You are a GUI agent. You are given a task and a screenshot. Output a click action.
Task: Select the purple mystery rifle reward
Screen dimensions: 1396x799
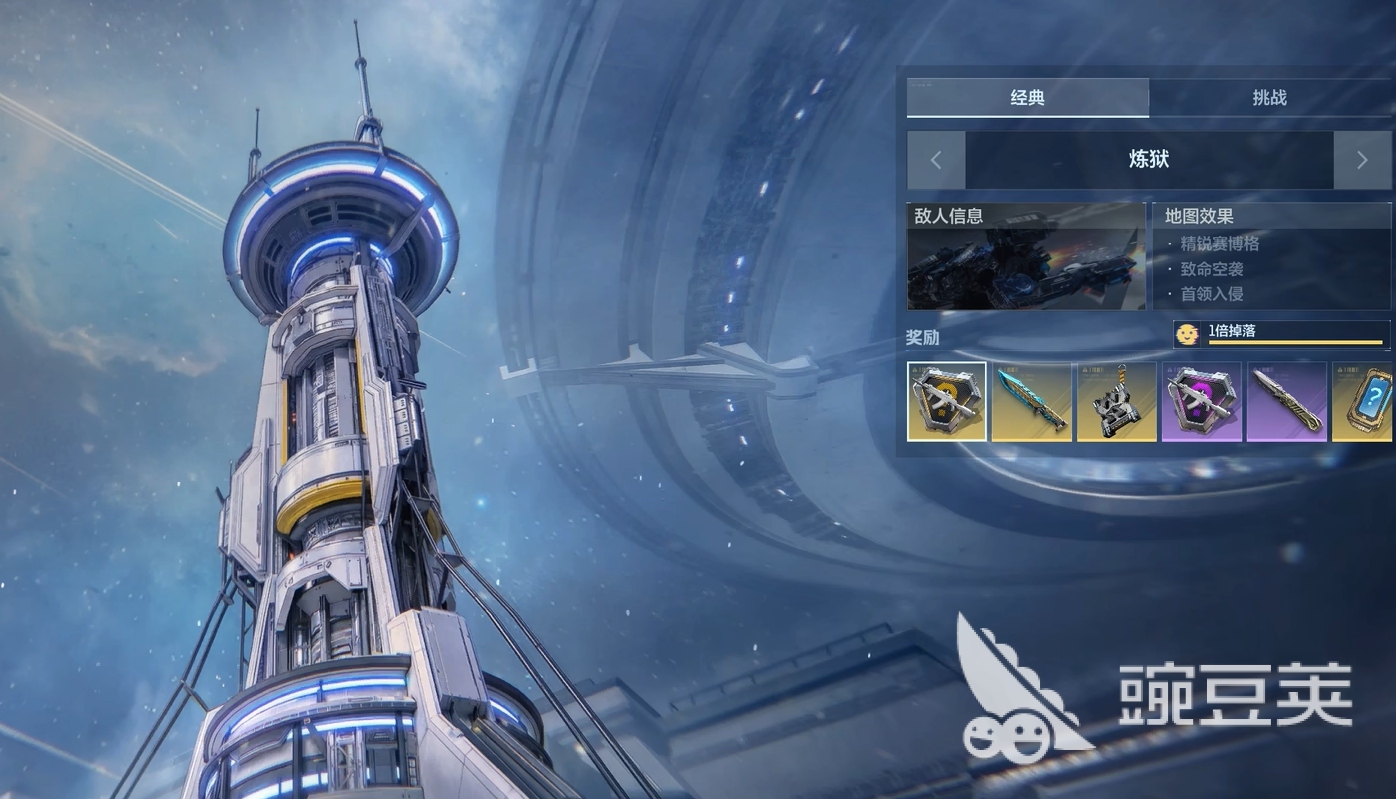1201,401
